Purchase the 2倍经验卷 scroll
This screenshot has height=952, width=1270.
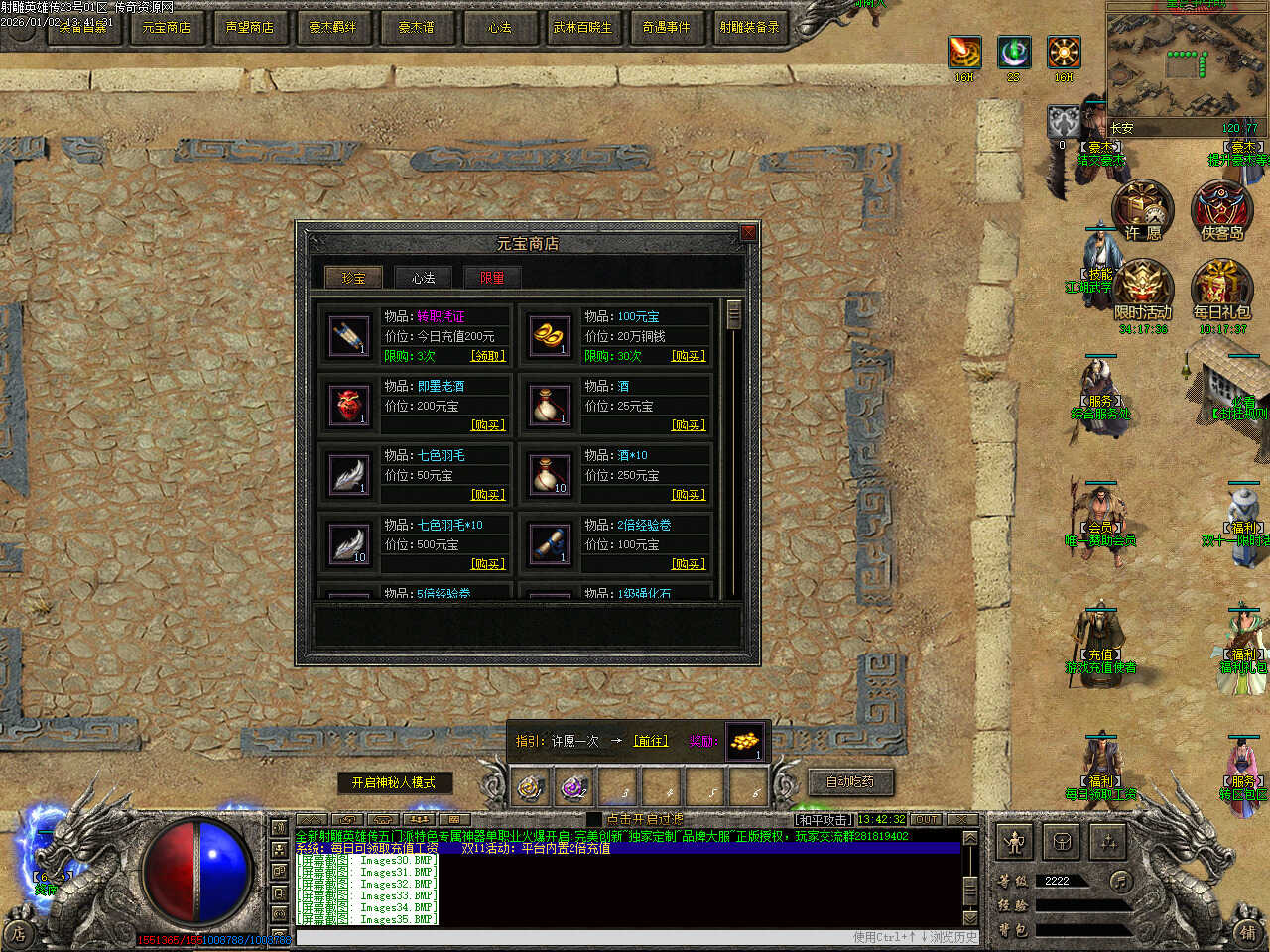(x=689, y=564)
